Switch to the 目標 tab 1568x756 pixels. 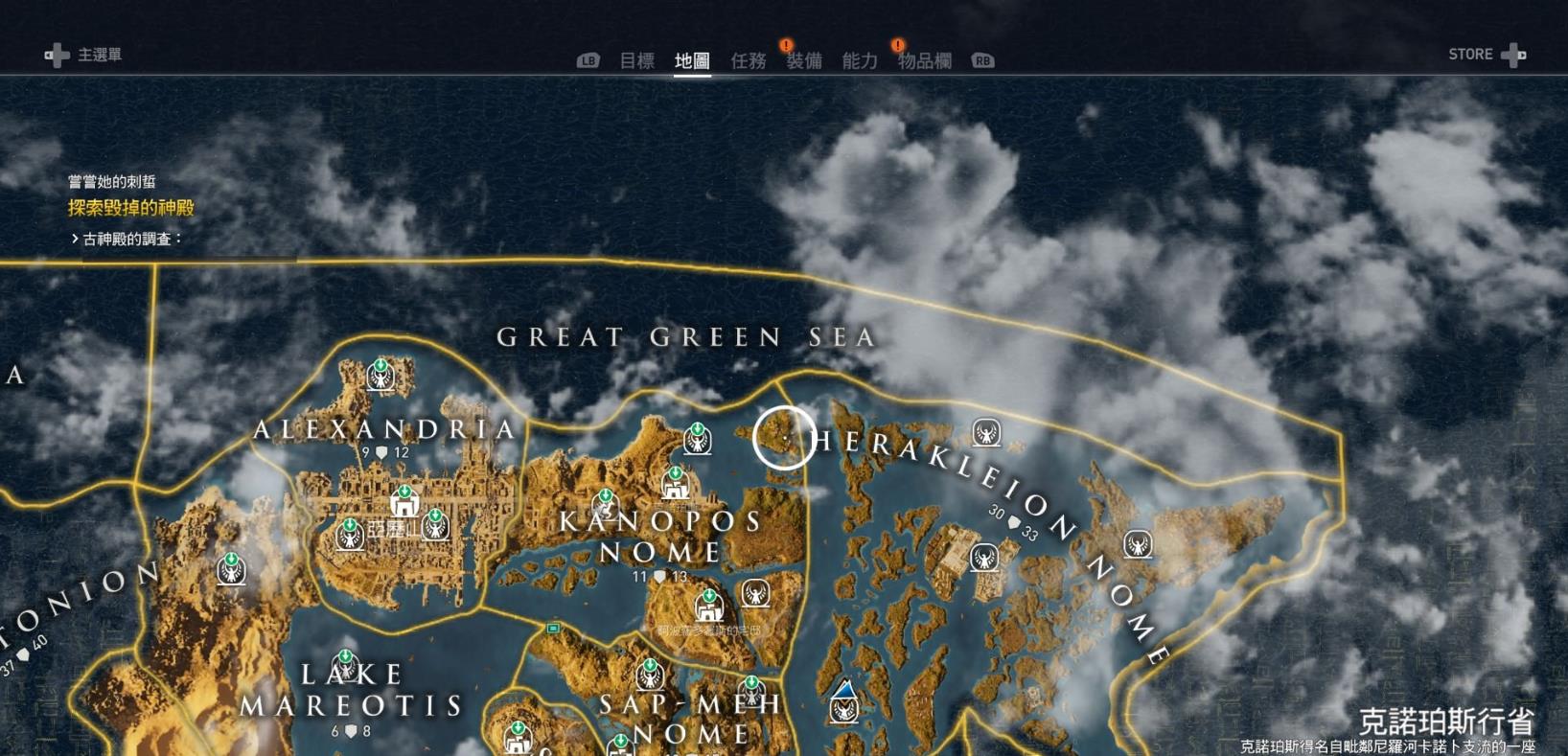(x=636, y=60)
